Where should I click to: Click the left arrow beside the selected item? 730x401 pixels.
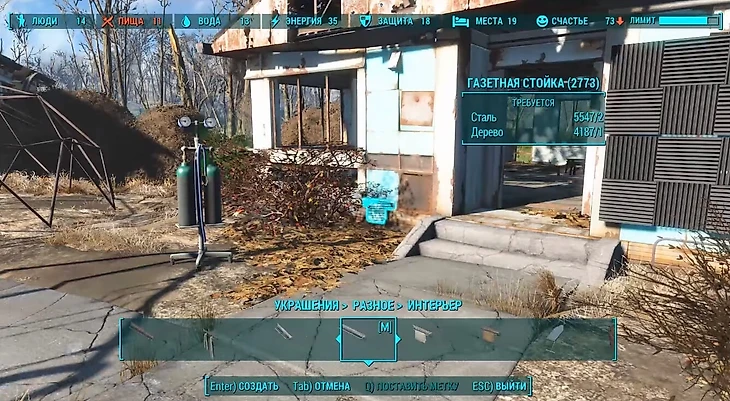336,339
